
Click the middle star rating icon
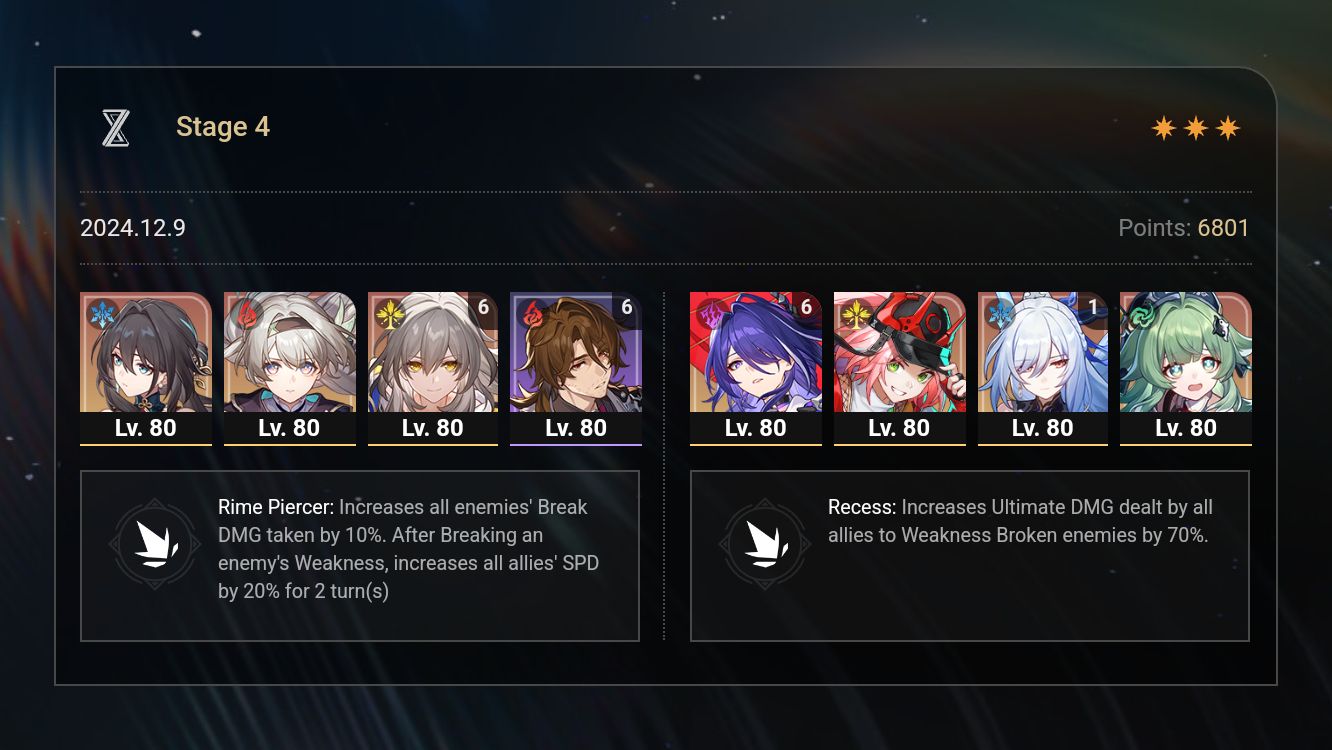(x=1194, y=127)
